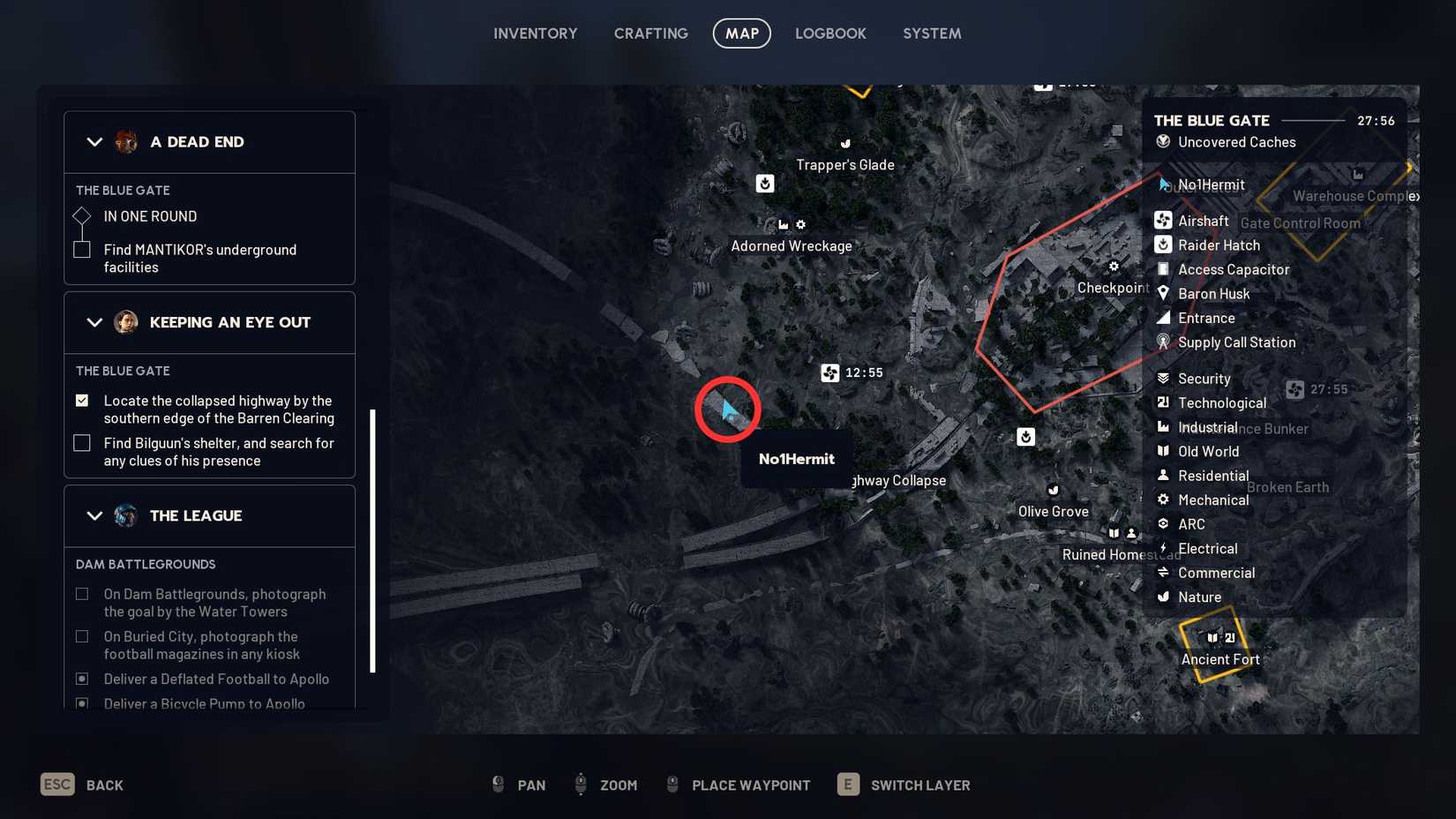Check the Find Bilguun's shelter objective

[82, 443]
